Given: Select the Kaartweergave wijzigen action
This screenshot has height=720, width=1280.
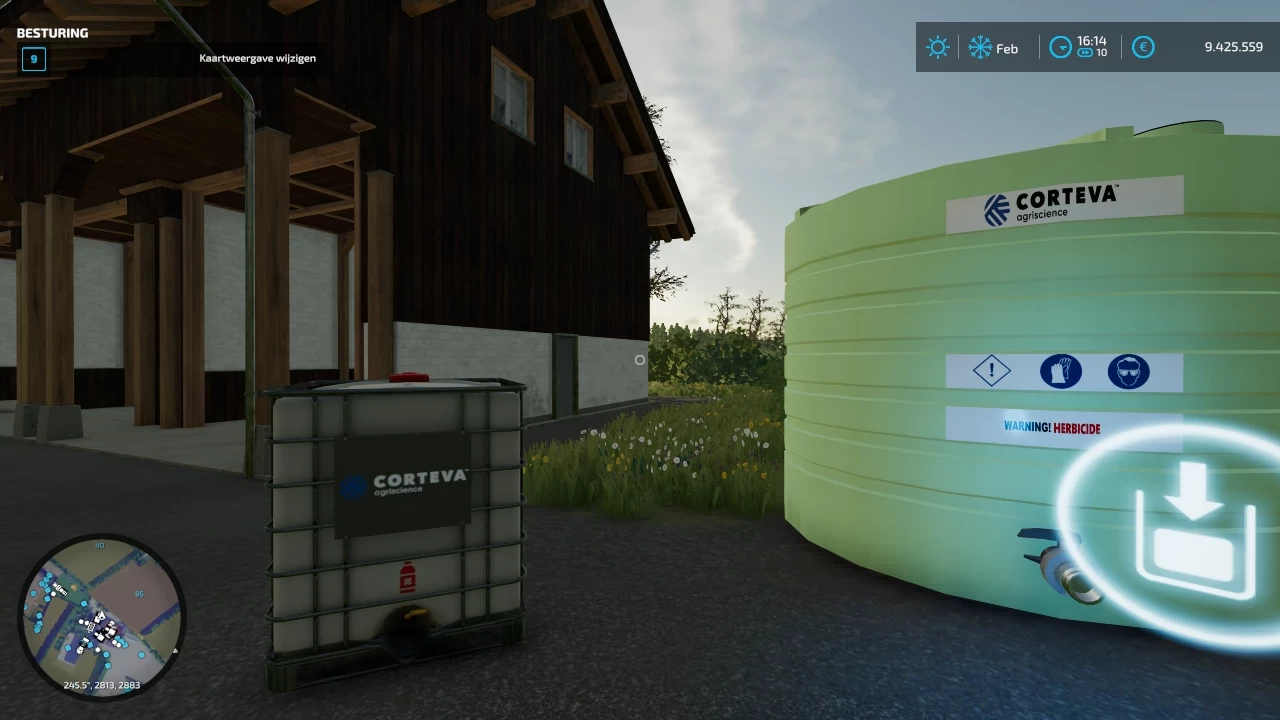Looking at the screenshot, I should (258, 58).
